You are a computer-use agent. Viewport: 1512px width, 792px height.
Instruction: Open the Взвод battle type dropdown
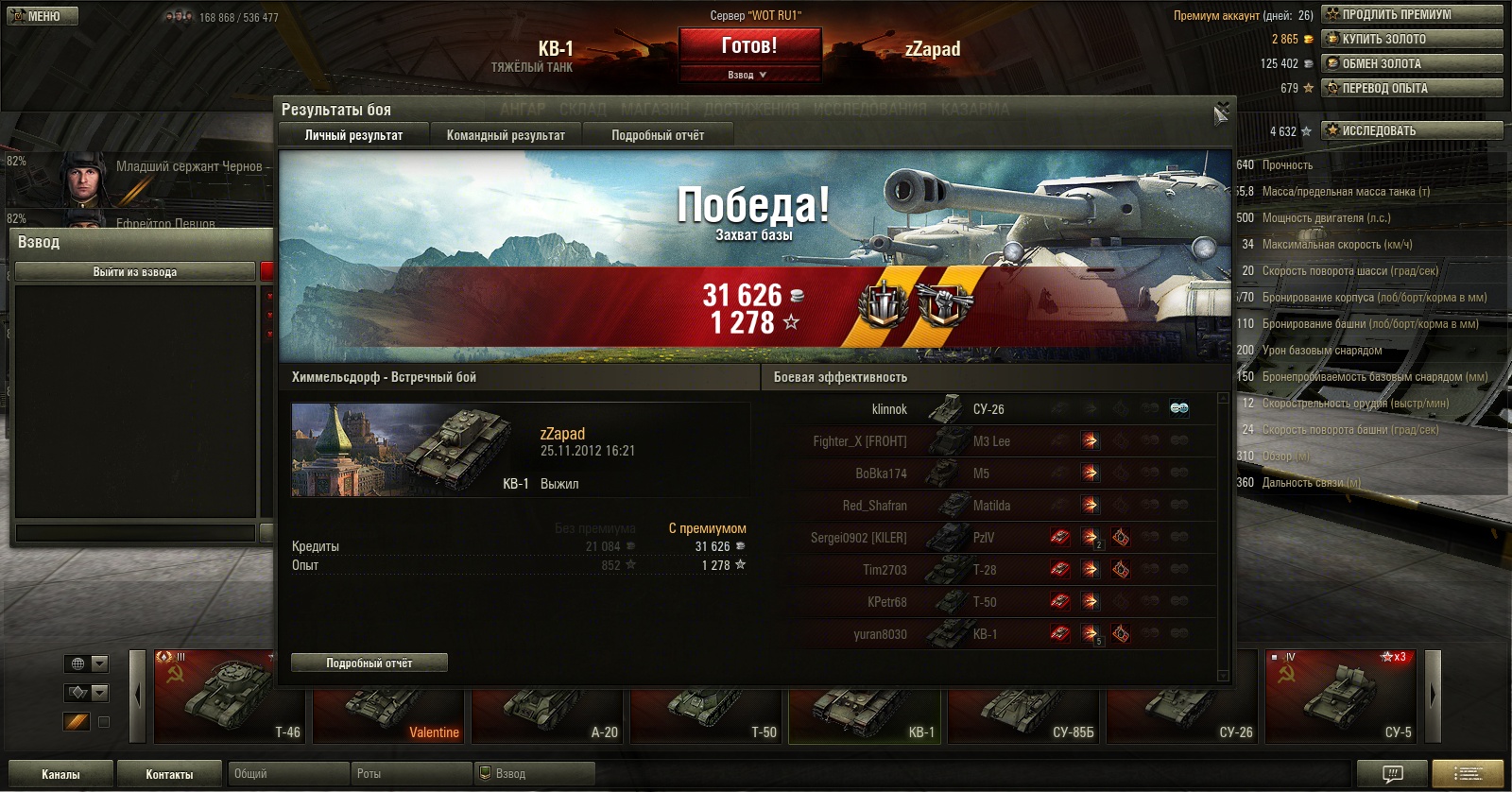click(x=748, y=75)
